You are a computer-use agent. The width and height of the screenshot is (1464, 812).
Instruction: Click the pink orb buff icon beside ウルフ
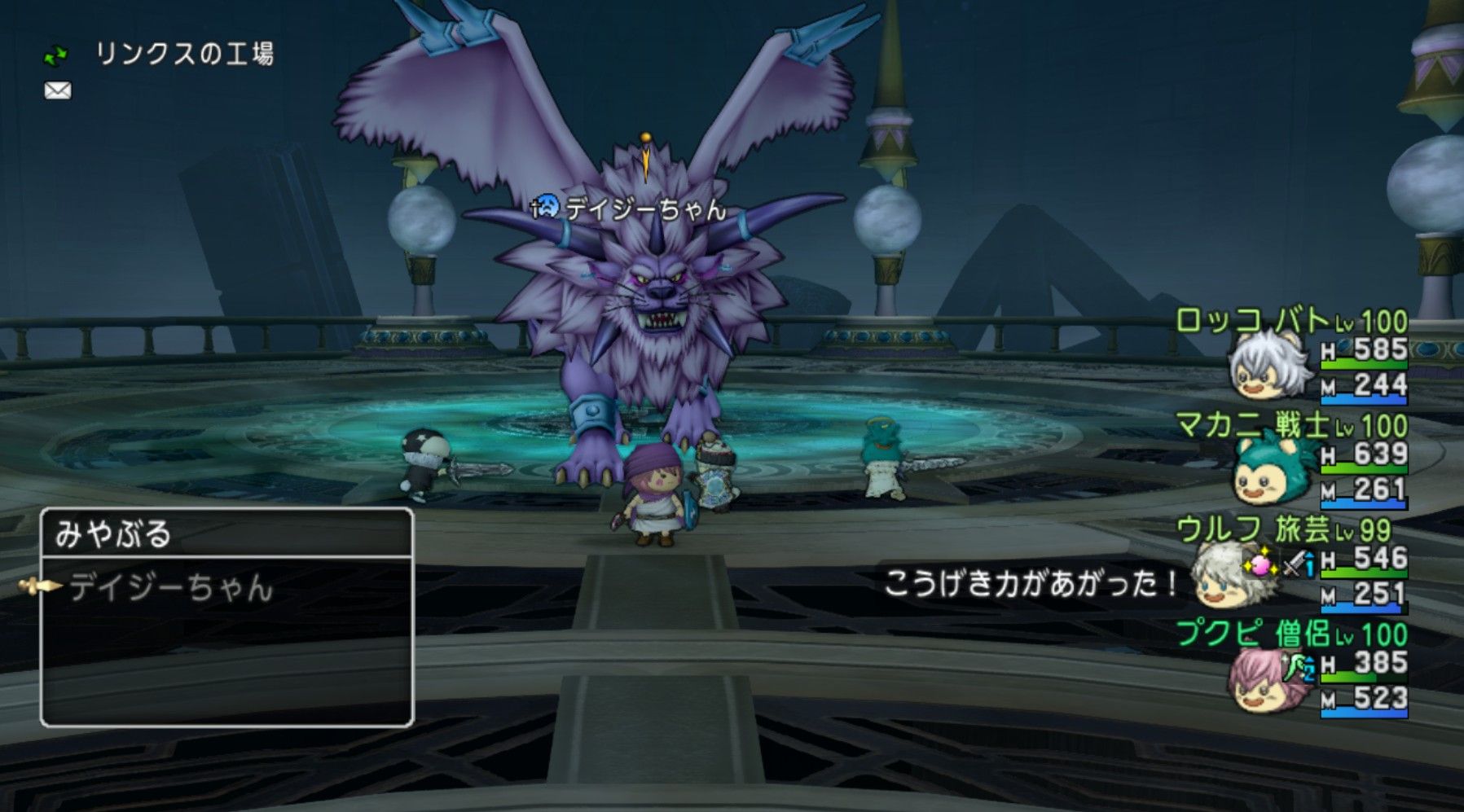[1259, 564]
